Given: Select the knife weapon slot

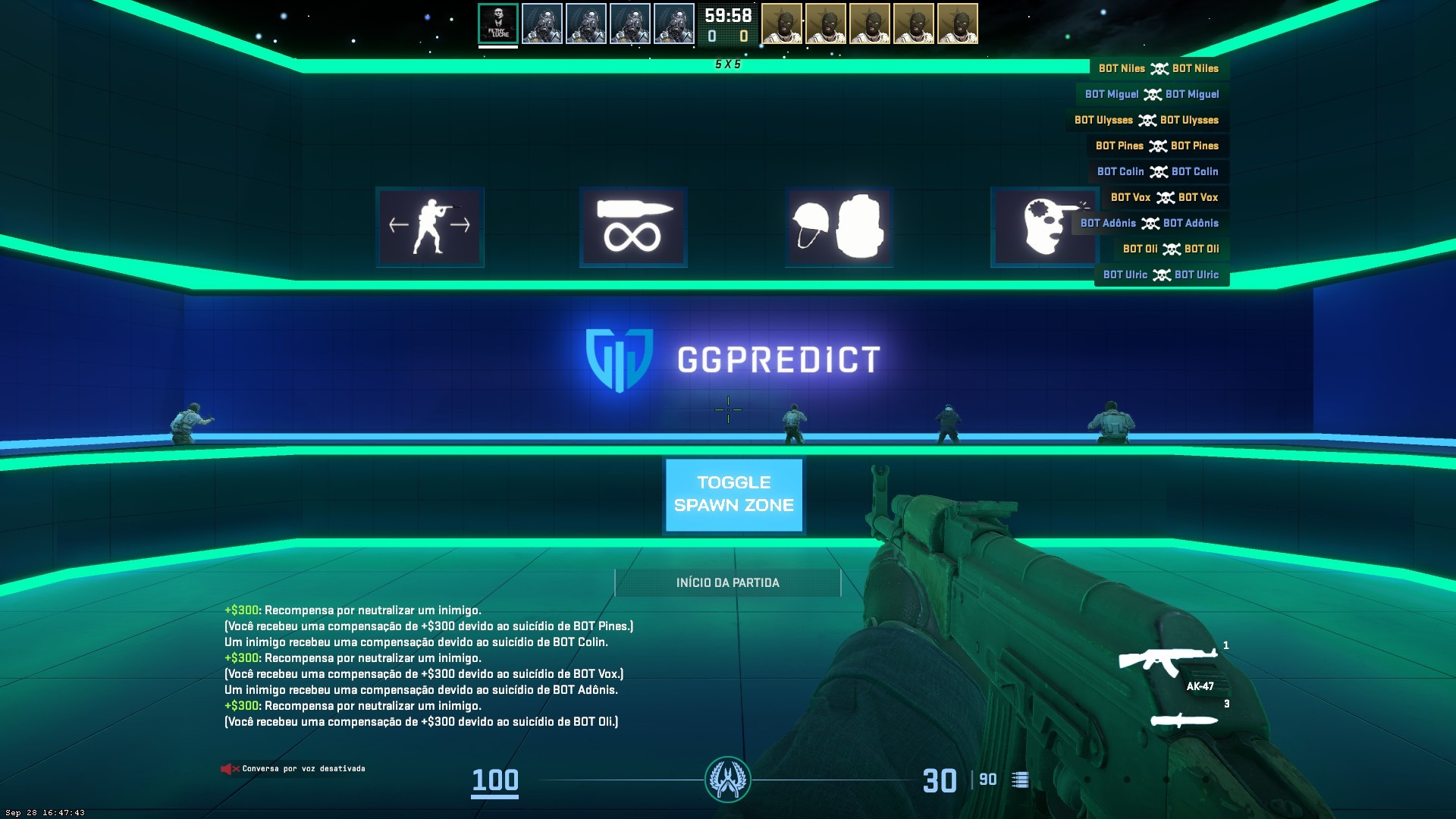Looking at the screenshot, I should pos(1184,720).
